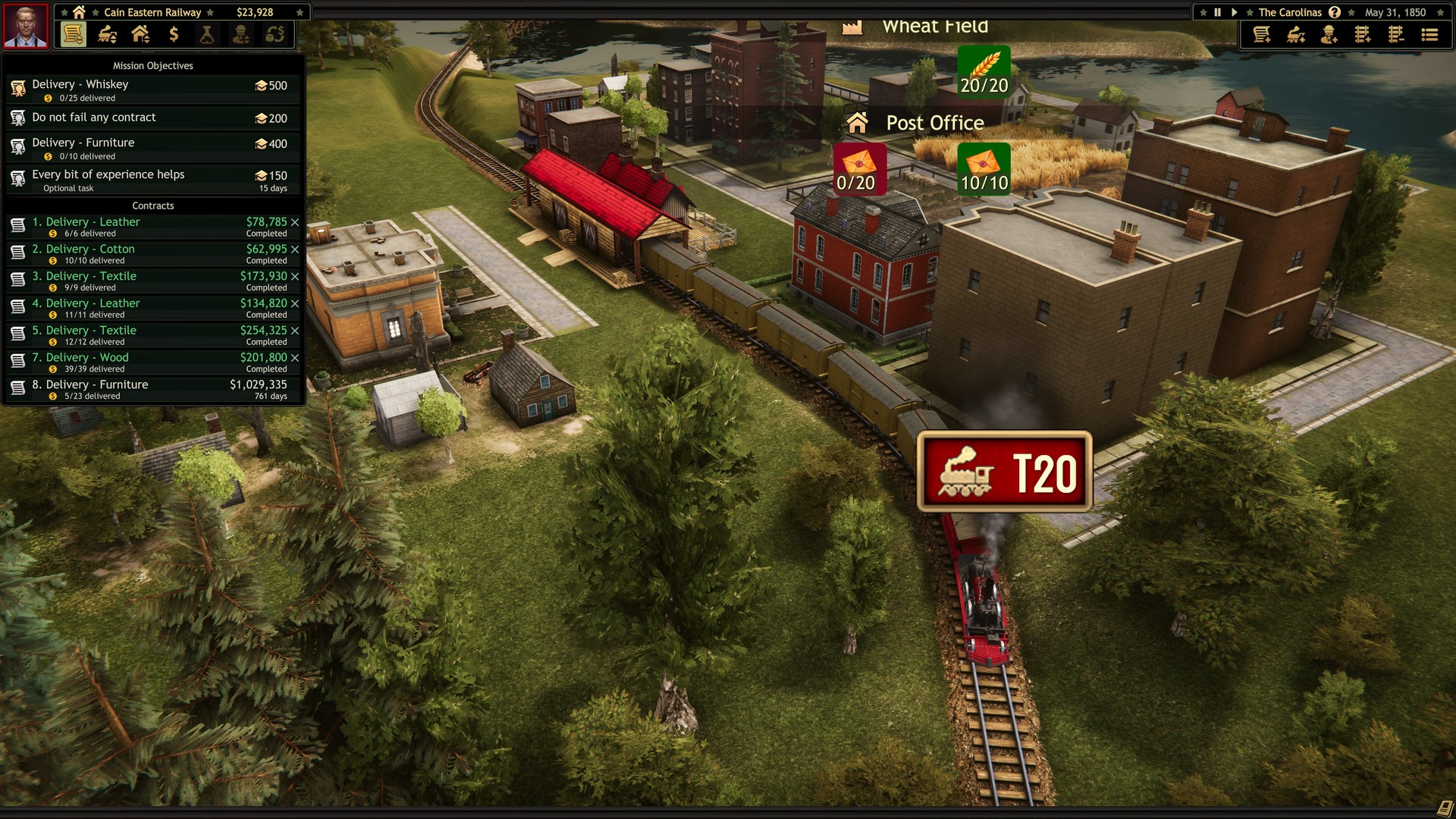Select the remove track tool
Image resolution: width=1456 pixels, height=819 pixels.
point(1395,35)
